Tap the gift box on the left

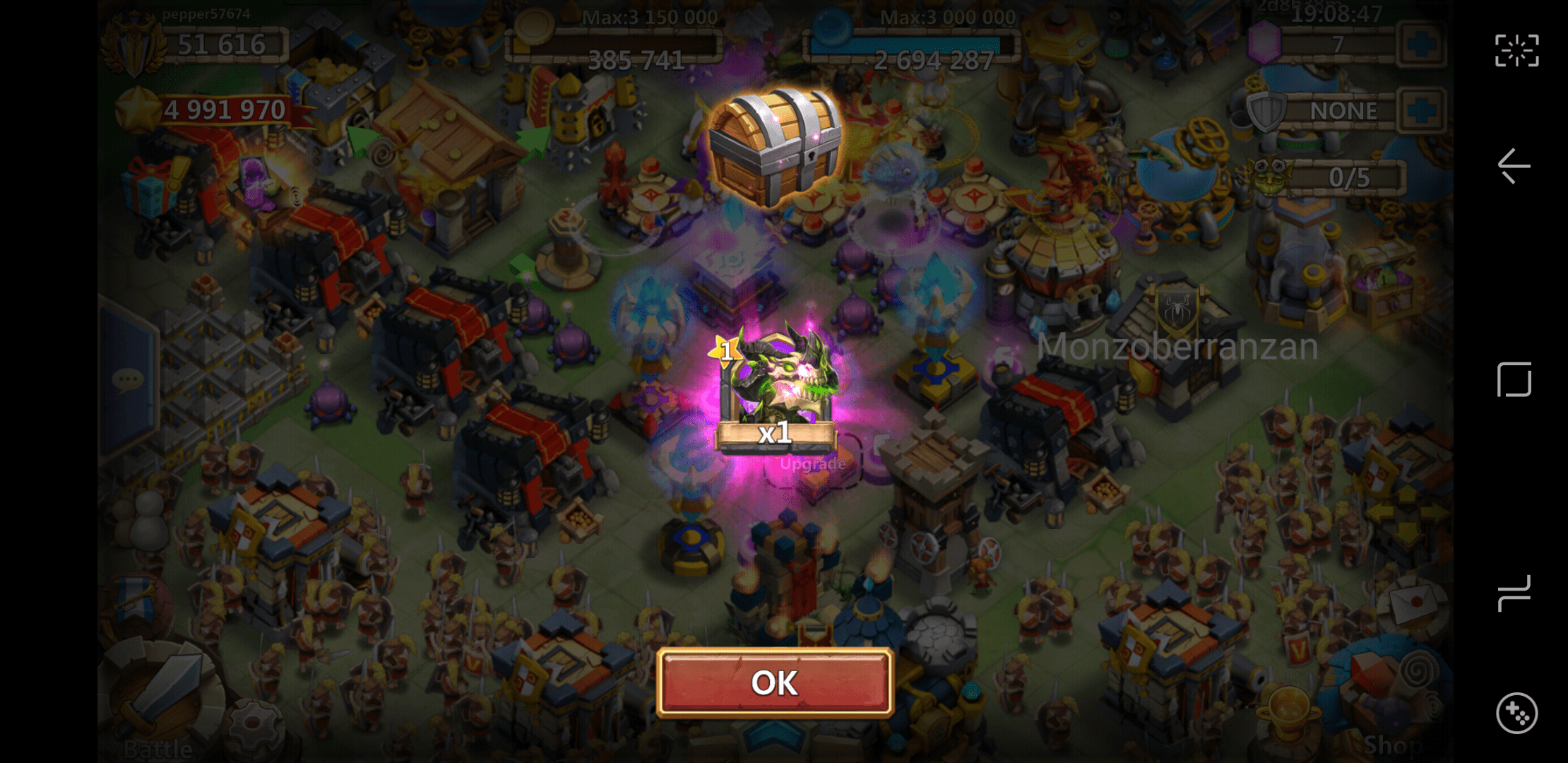coord(148,192)
